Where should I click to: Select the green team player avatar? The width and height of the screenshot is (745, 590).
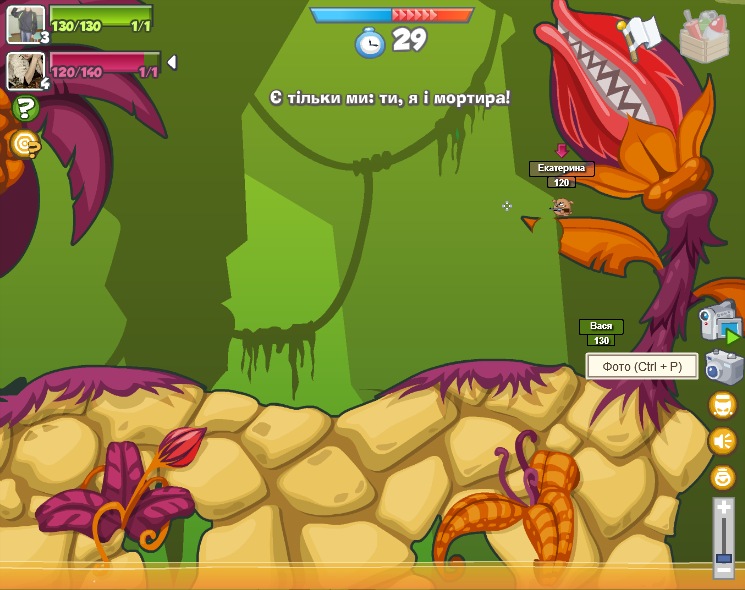[x=25, y=23]
